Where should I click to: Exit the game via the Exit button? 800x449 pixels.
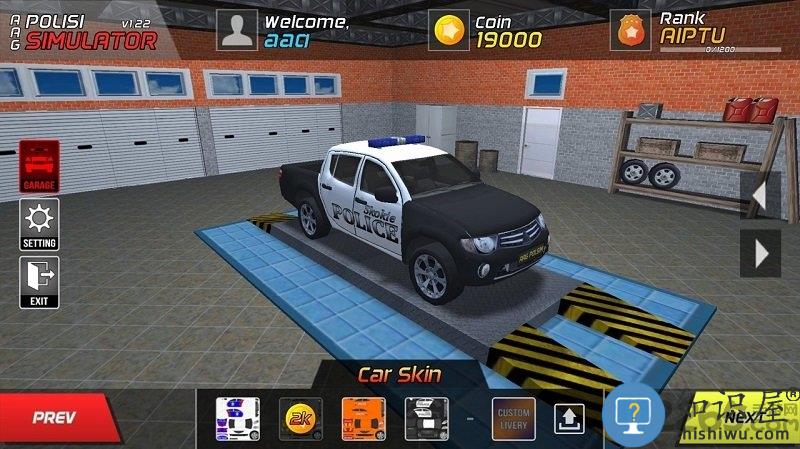click(39, 282)
